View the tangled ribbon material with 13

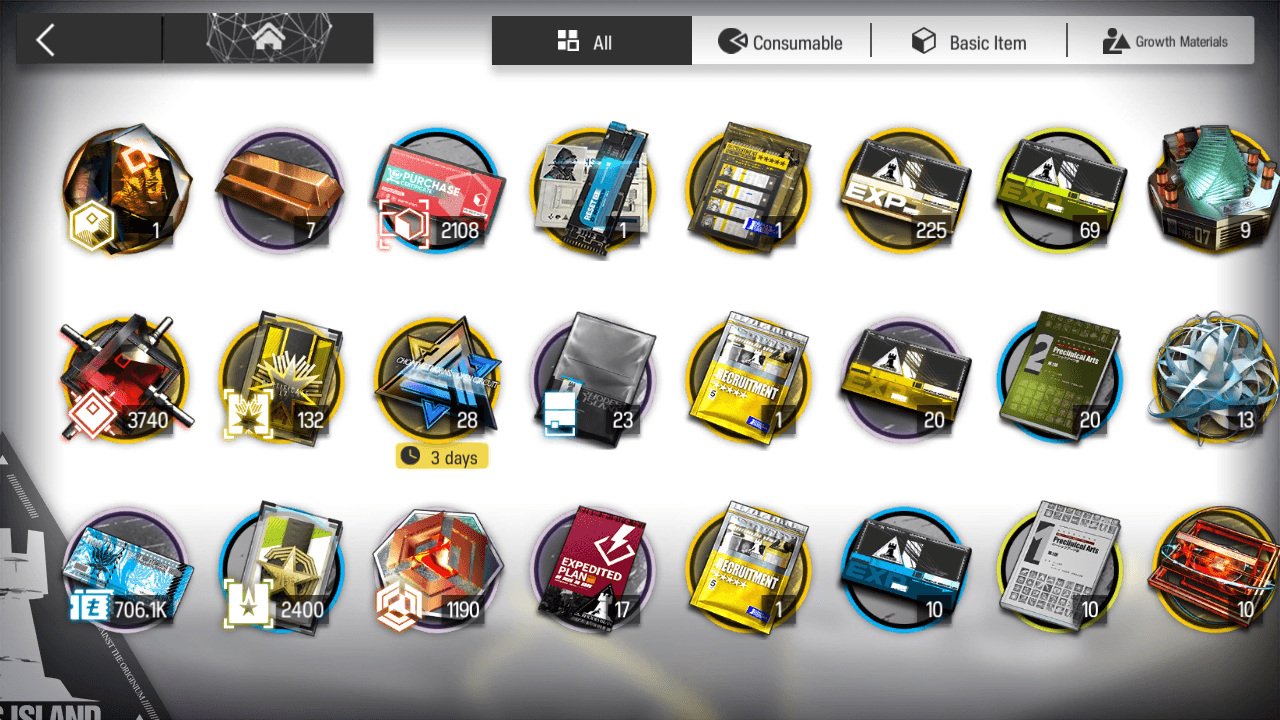tap(1214, 380)
